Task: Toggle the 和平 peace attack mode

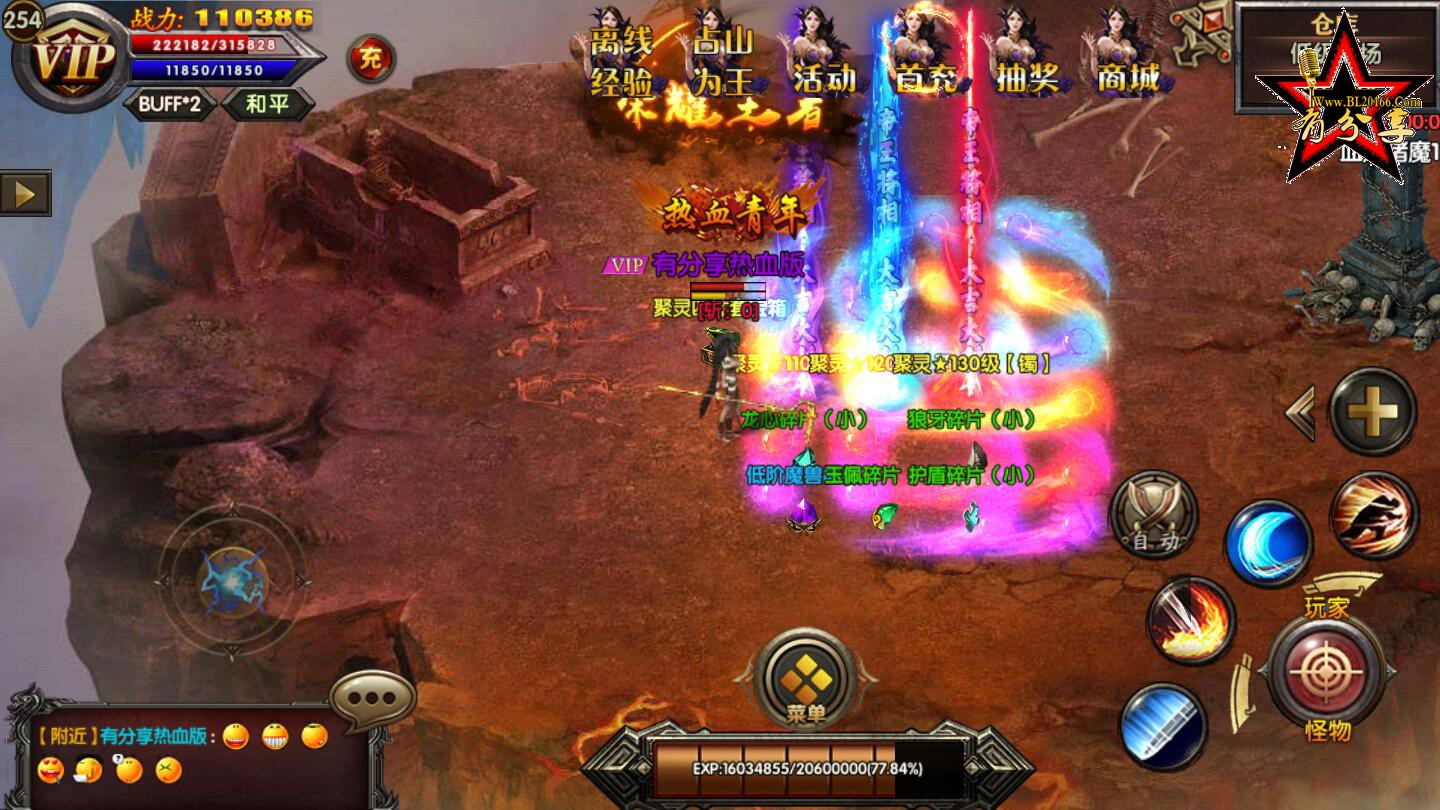Action: click(x=267, y=104)
